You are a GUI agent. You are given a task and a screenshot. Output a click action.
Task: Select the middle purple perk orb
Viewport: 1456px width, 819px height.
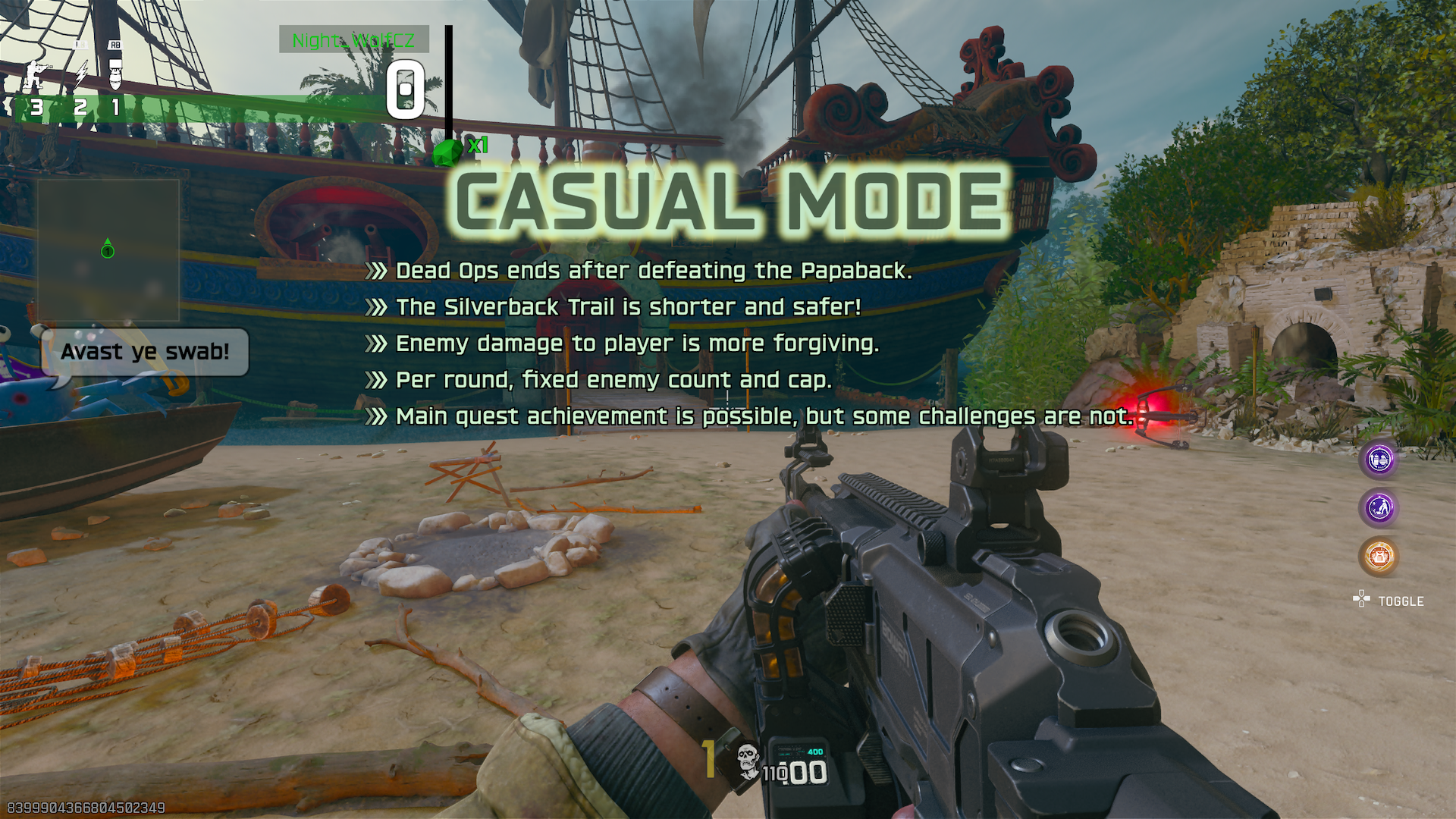(x=1379, y=507)
